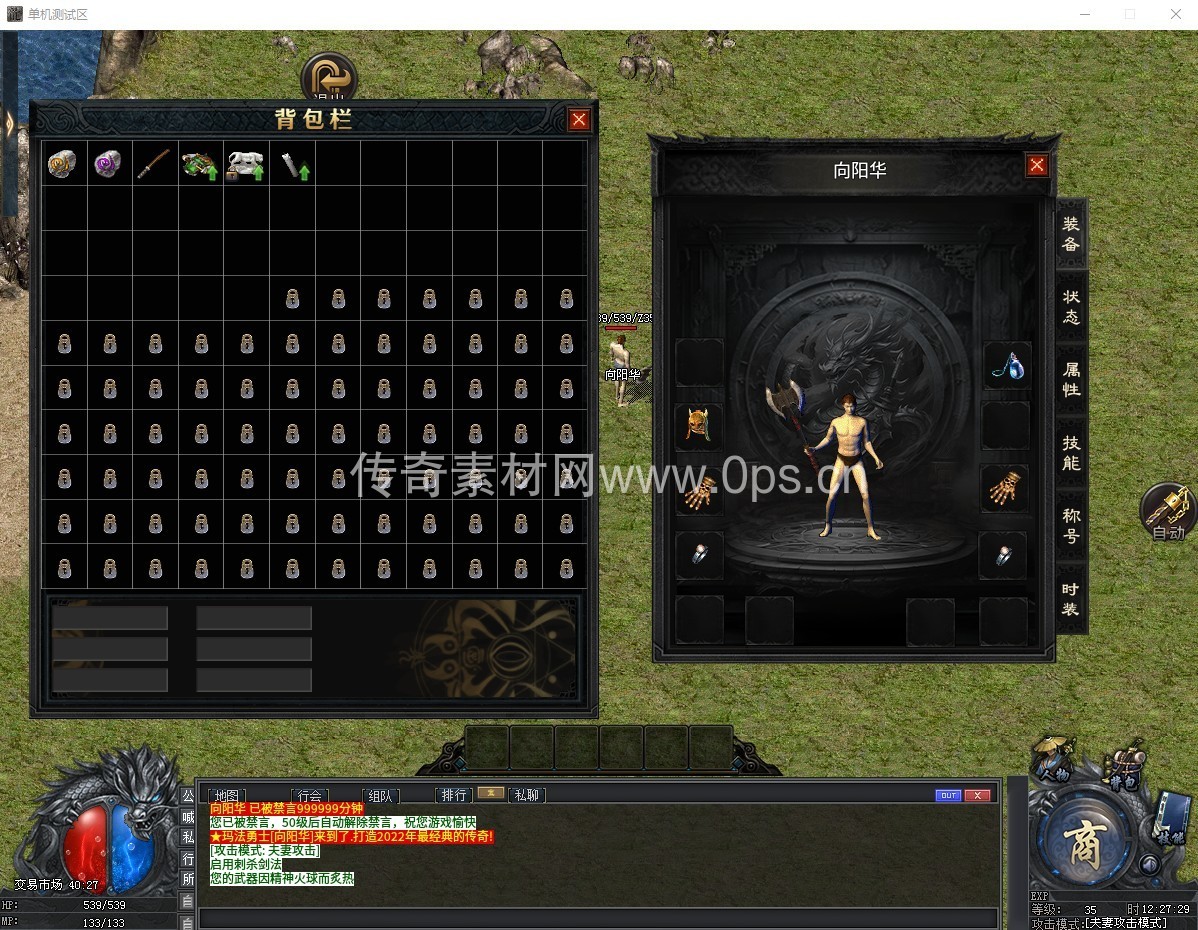
Task: Show the 技能 skills tab
Action: (1071, 453)
